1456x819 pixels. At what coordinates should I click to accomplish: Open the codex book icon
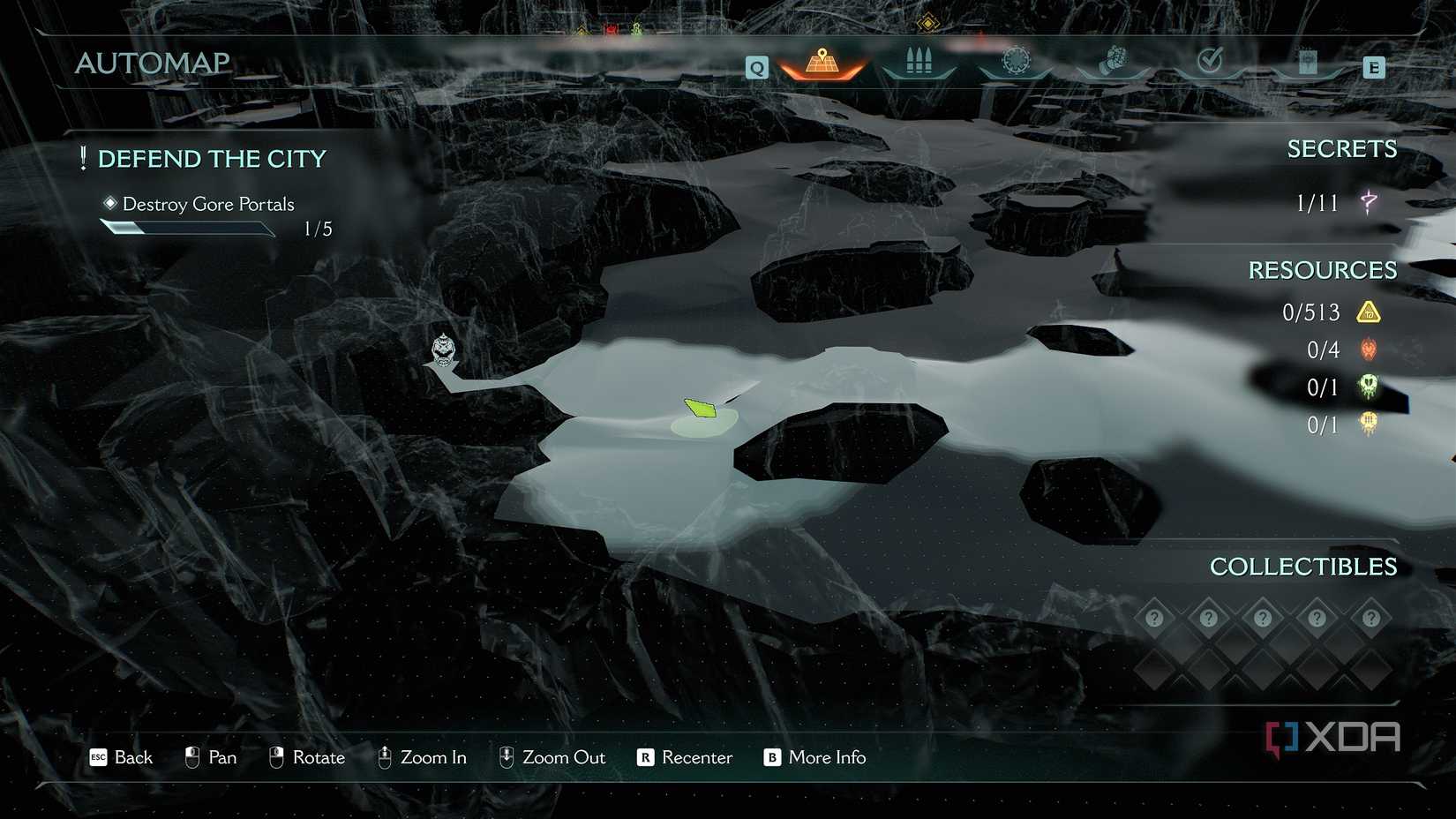[1307, 62]
